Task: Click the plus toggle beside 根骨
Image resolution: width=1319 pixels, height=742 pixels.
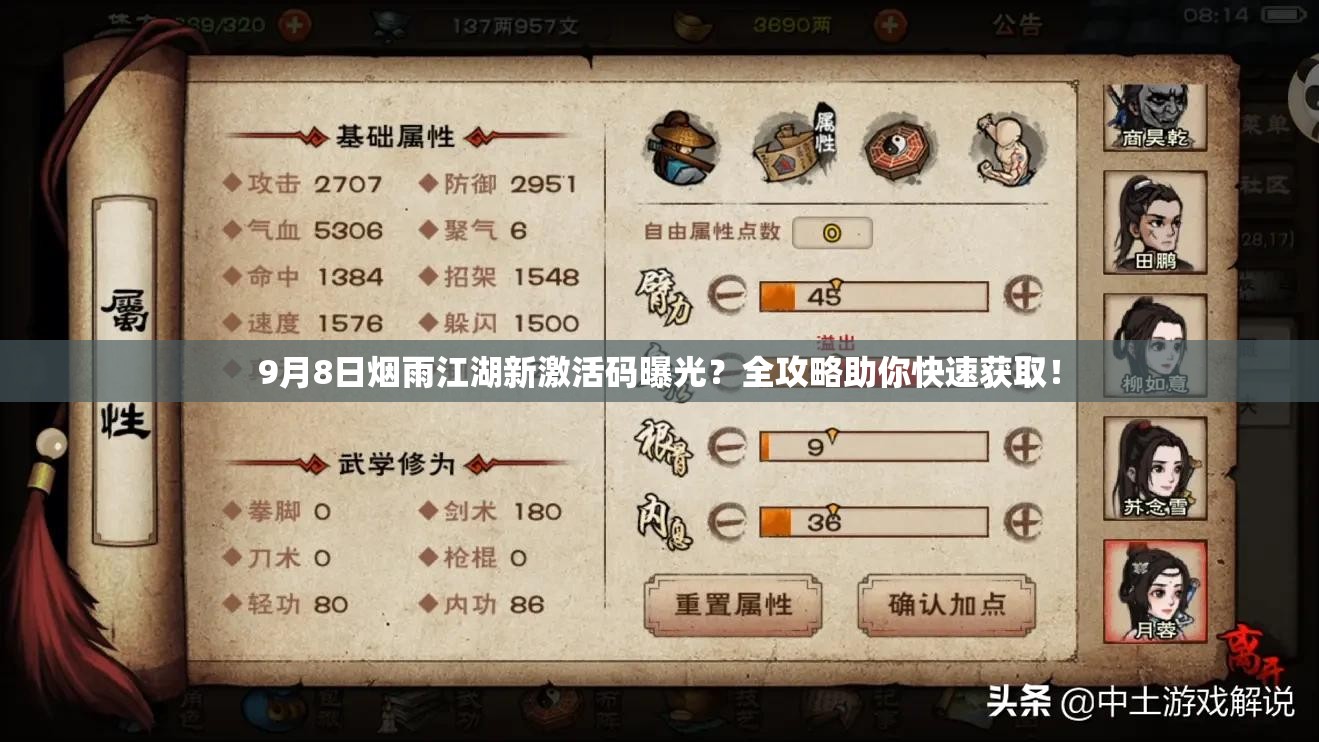Action: click(1023, 444)
